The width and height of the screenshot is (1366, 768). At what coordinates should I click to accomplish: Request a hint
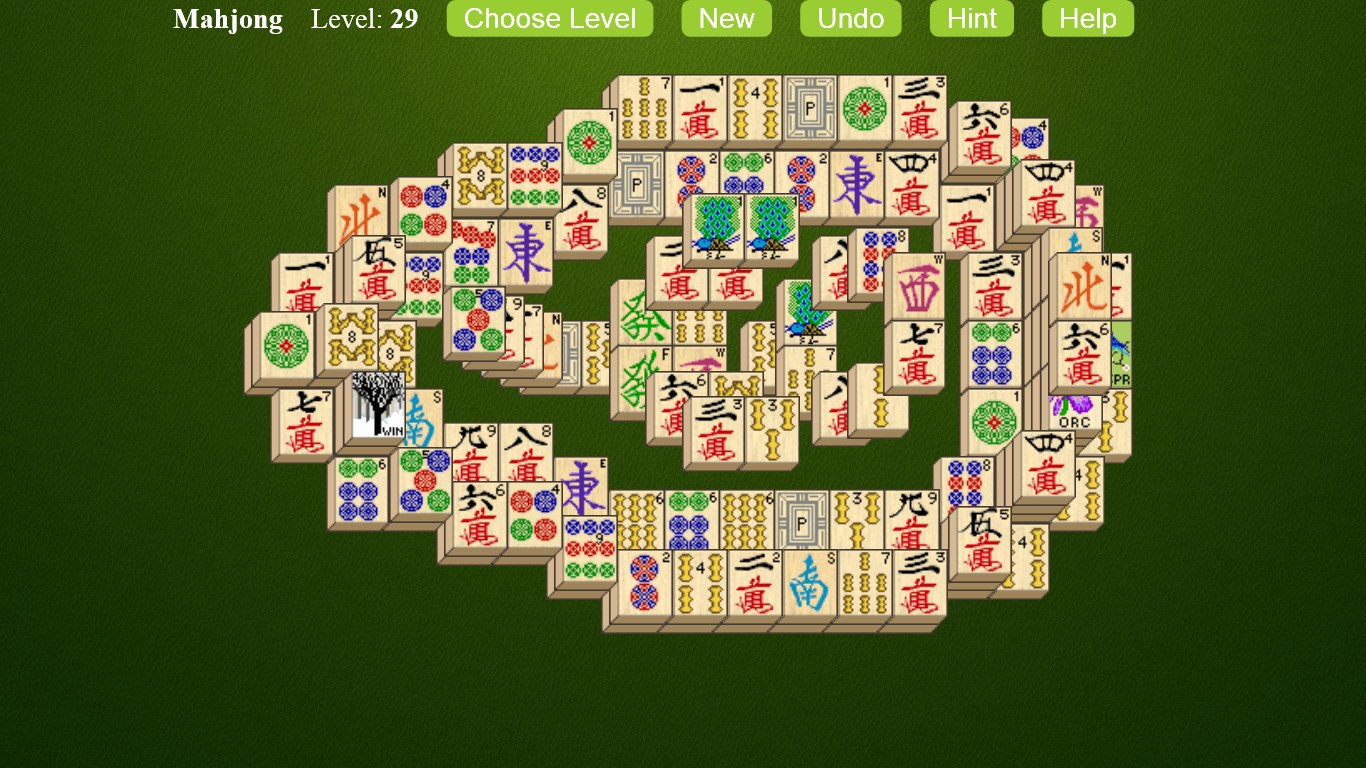tap(970, 18)
